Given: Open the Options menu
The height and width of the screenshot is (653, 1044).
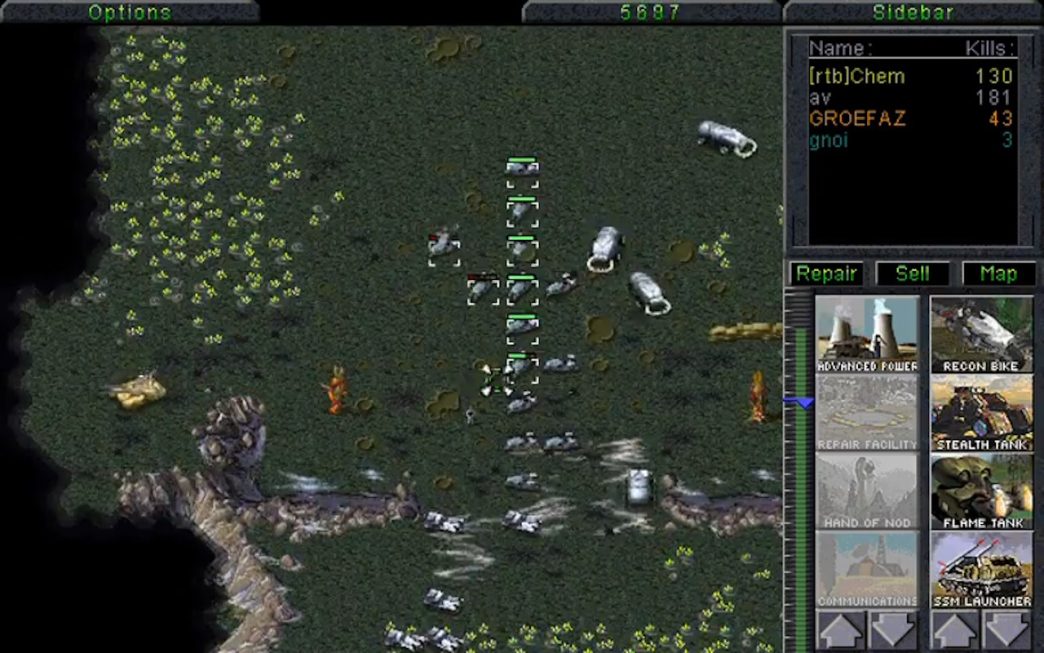Looking at the screenshot, I should click(x=130, y=12).
